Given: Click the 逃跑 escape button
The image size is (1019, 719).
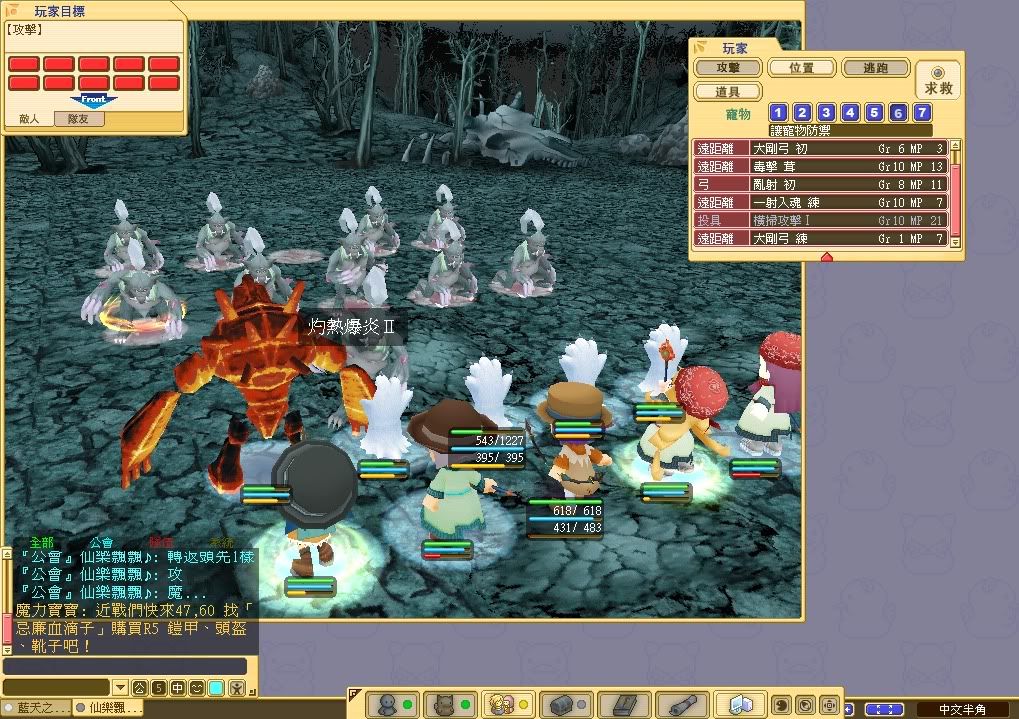Looking at the screenshot, I should click(875, 68).
